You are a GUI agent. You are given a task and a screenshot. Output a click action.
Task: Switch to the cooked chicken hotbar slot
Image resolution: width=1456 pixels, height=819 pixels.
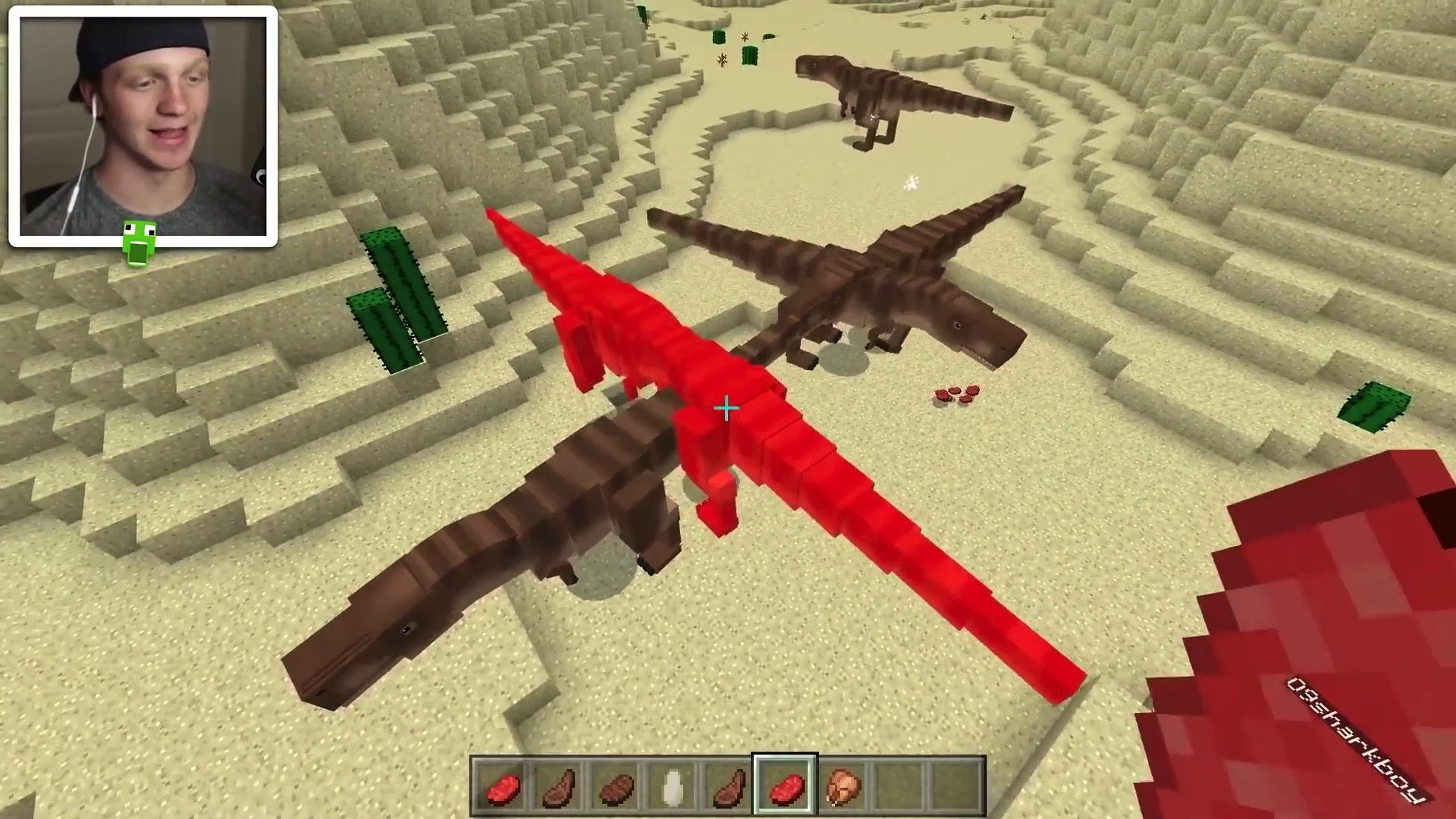coord(842,787)
